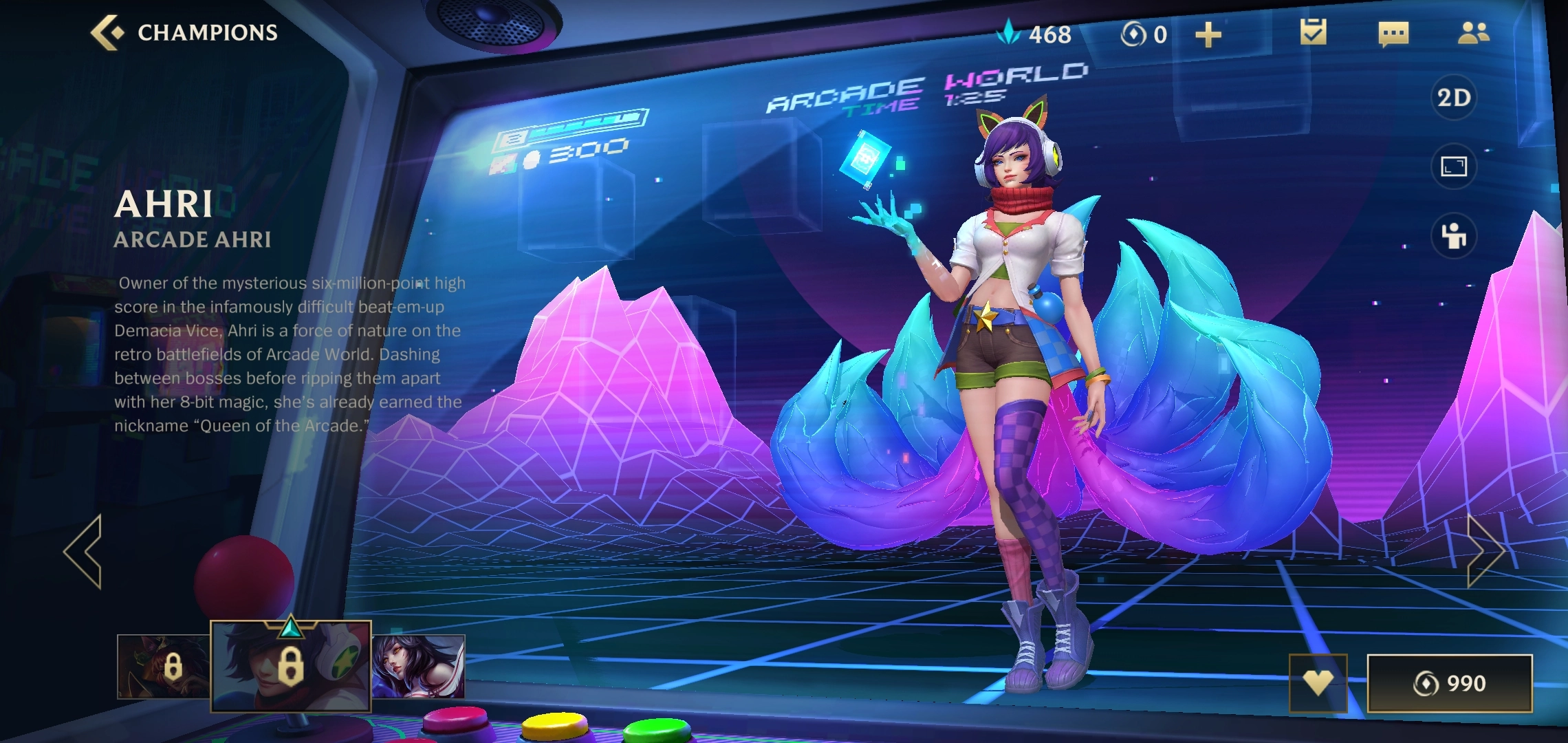The width and height of the screenshot is (1568, 743).
Task: Add more Wild Cores with the plus button
Action: 1208,34
